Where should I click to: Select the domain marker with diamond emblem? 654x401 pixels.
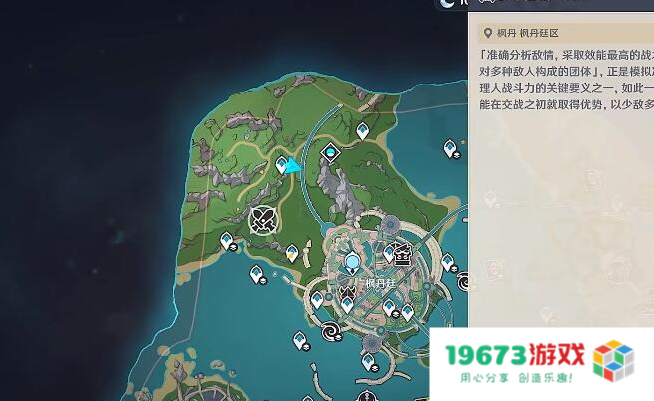point(330,153)
